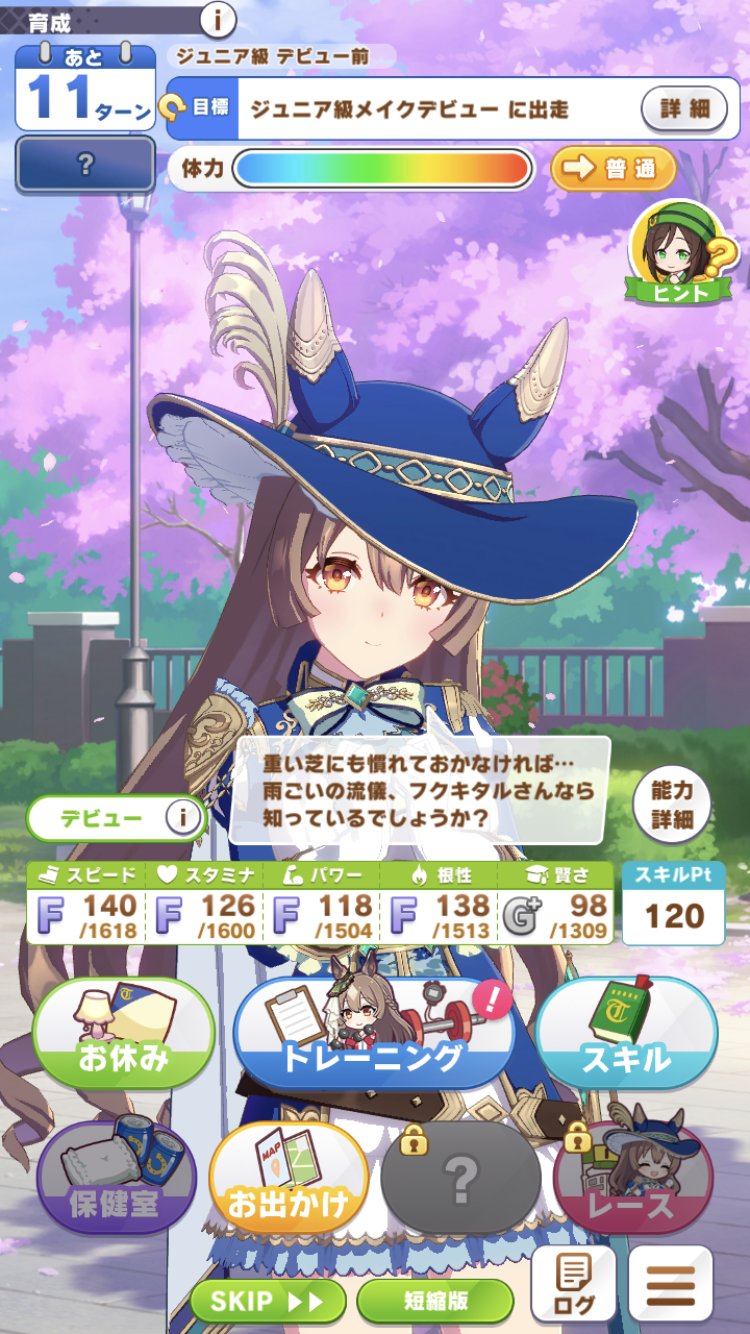
Task: Open the ログ log
Action: 573,1285
